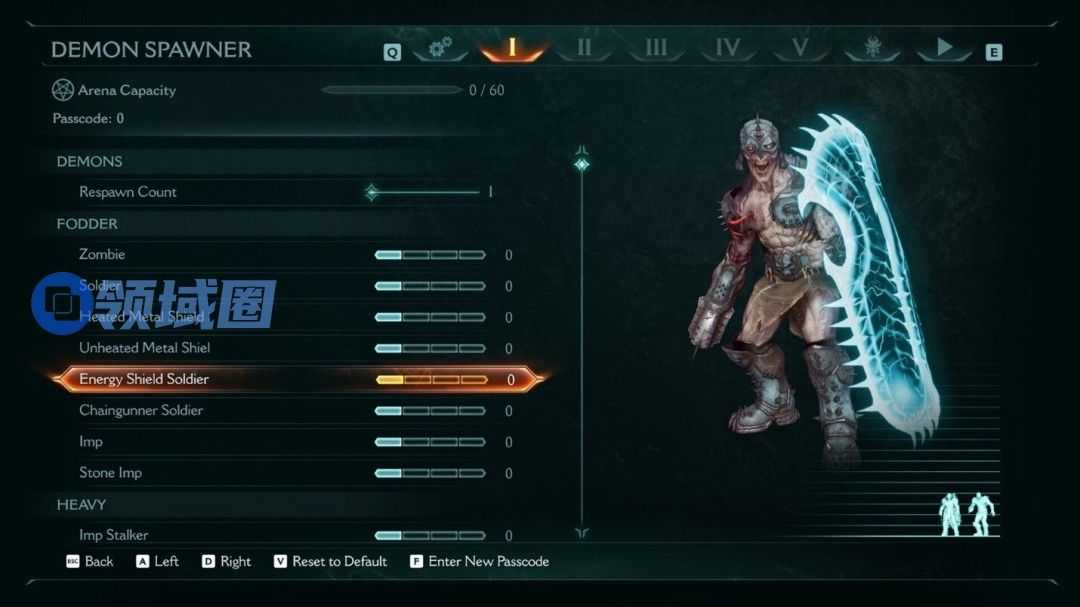Open the demon skull icon tab

point(872,47)
